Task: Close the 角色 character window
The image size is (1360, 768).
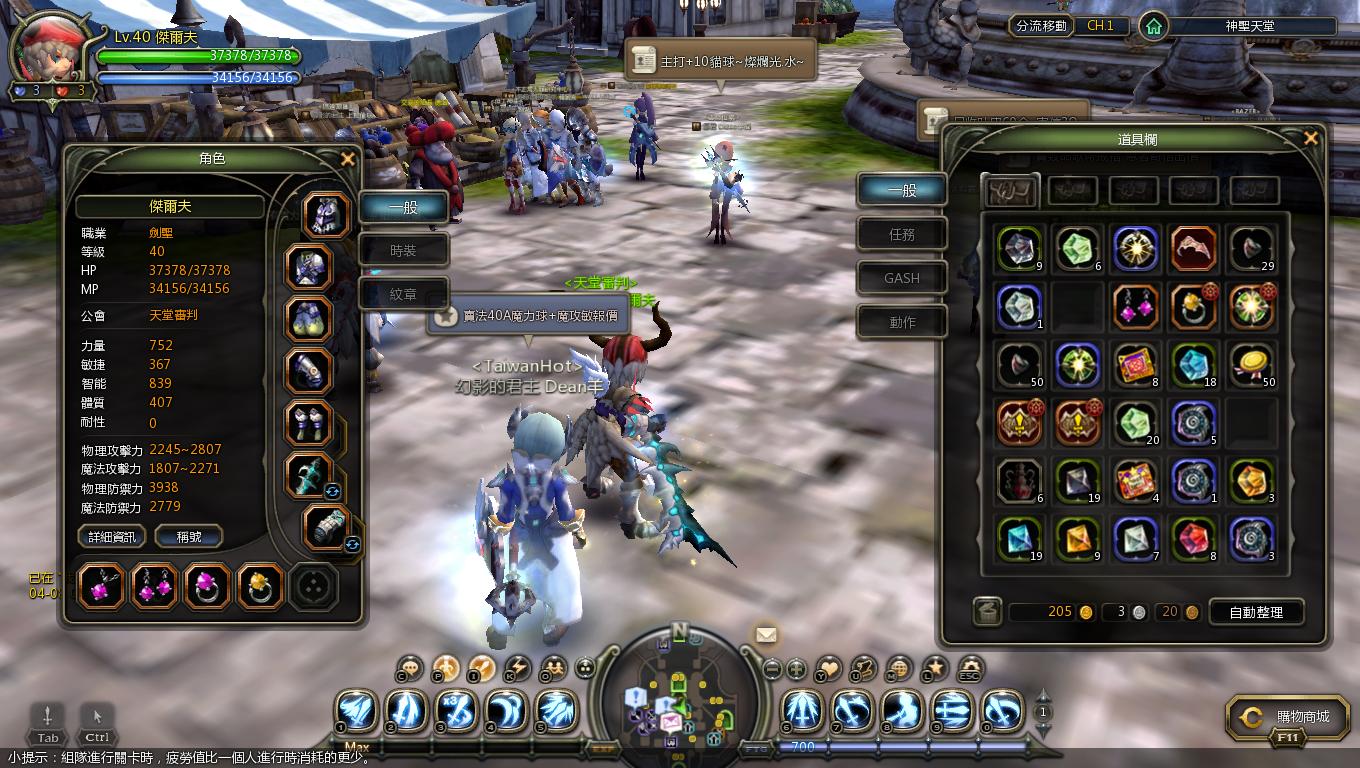Action: (x=347, y=159)
